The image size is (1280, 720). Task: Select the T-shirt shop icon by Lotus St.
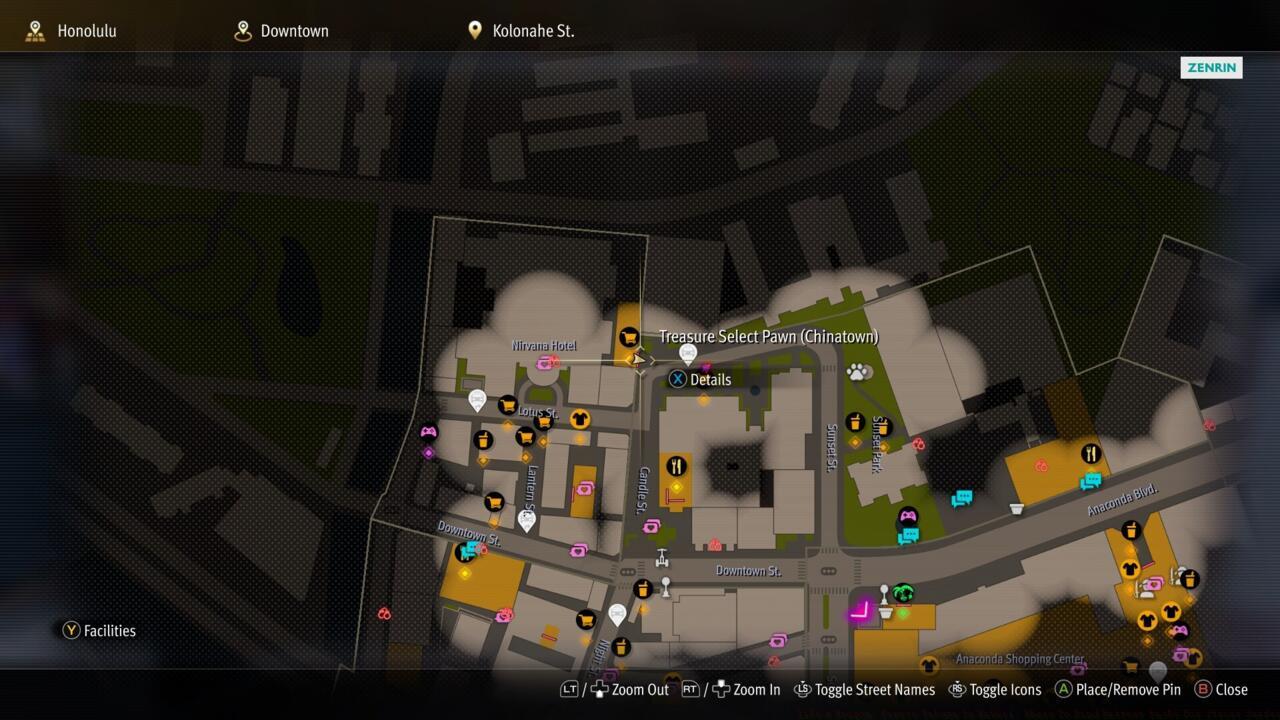(x=579, y=419)
